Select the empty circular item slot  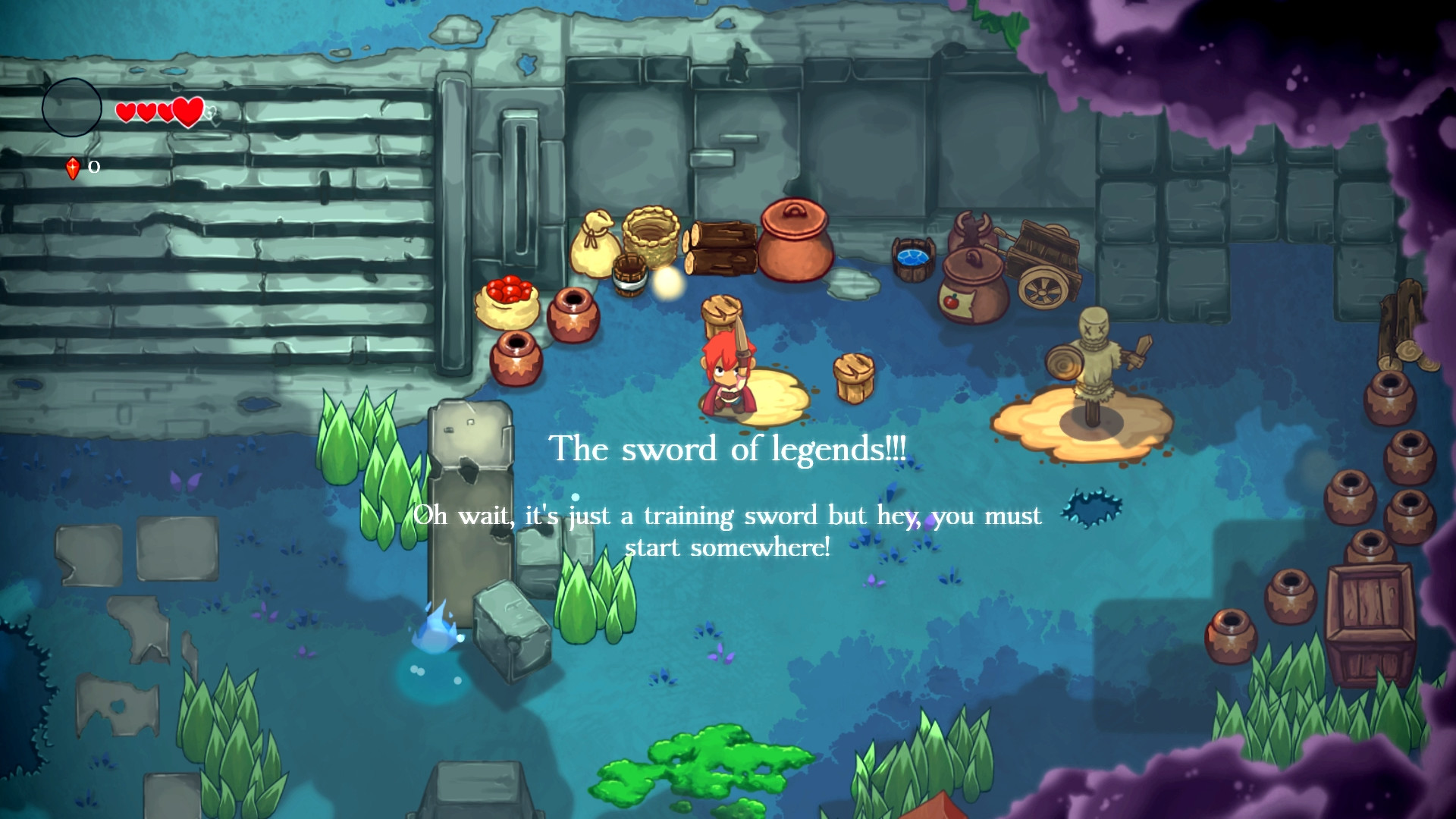click(72, 108)
